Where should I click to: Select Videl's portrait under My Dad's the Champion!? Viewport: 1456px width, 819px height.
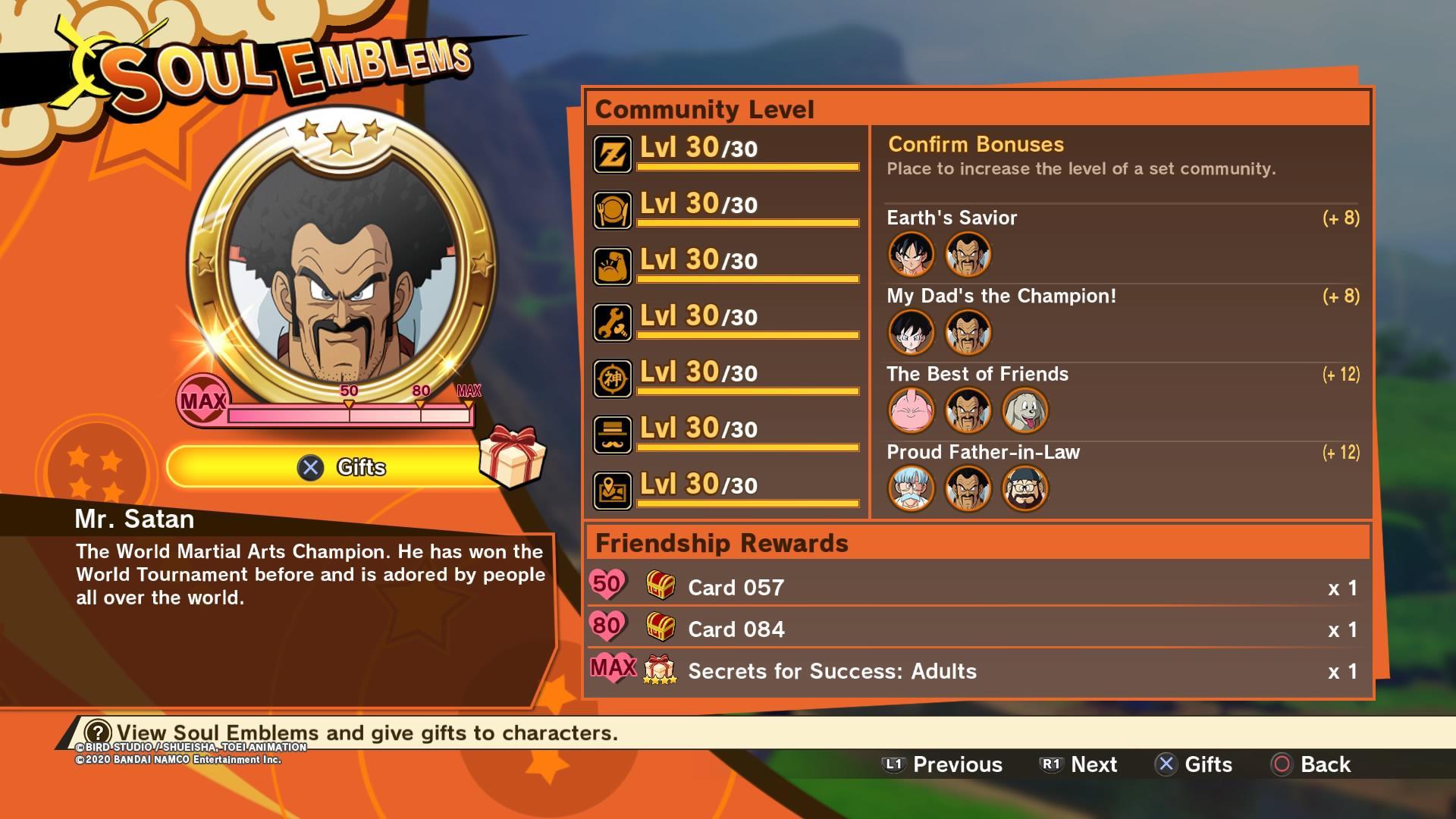pyautogui.click(x=911, y=332)
